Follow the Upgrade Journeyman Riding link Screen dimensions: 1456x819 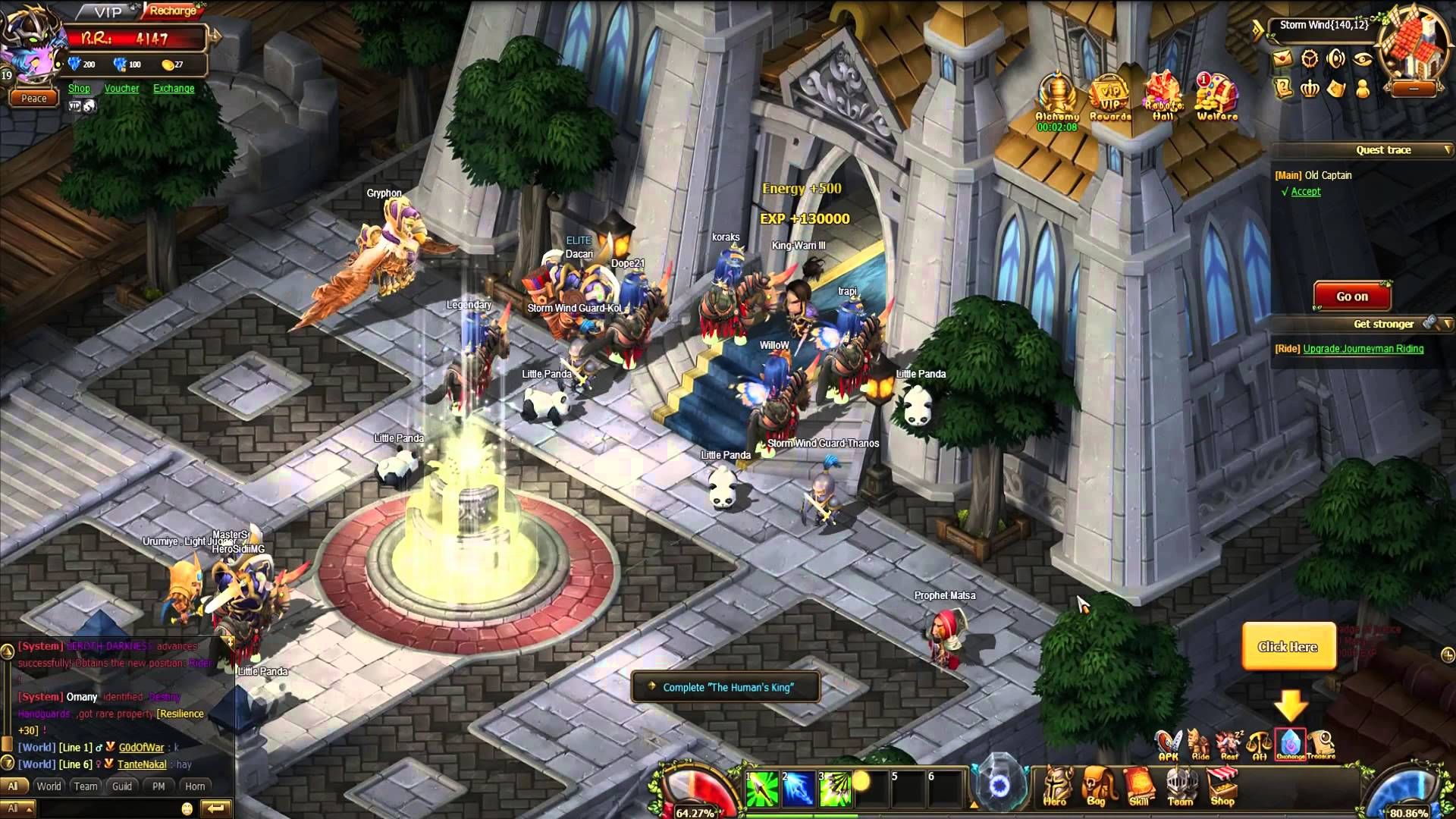pyautogui.click(x=1363, y=349)
